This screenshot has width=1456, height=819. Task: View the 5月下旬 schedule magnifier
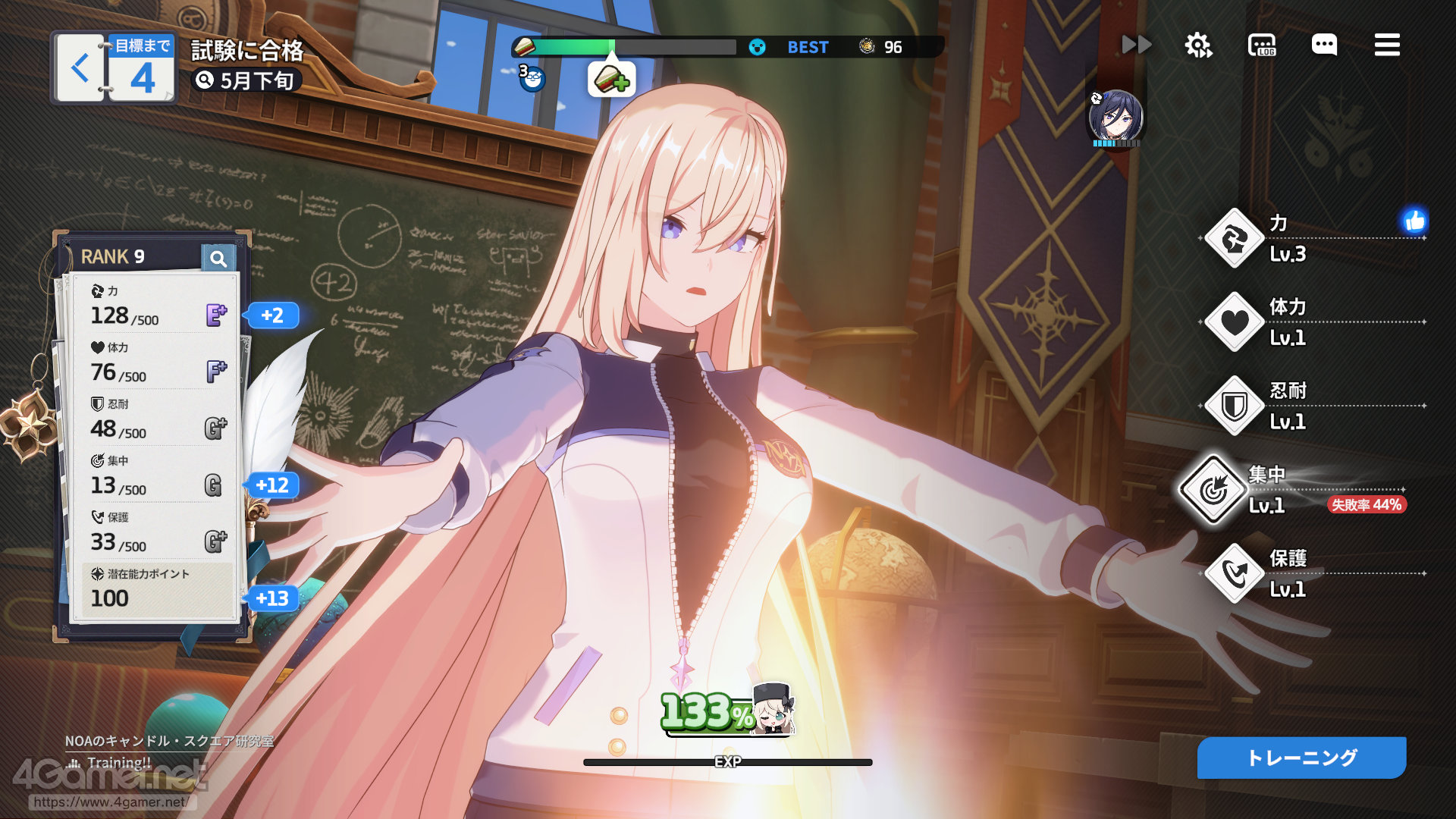click(205, 80)
